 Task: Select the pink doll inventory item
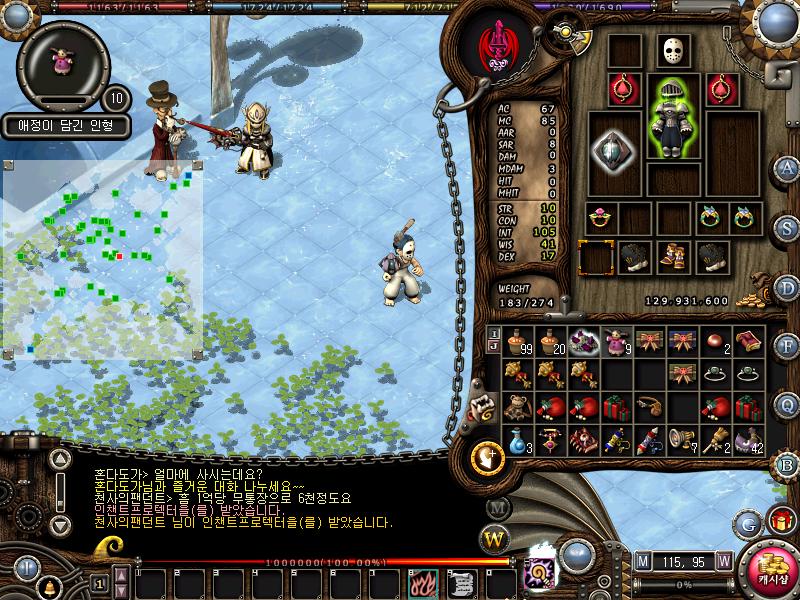[x=615, y=342]
